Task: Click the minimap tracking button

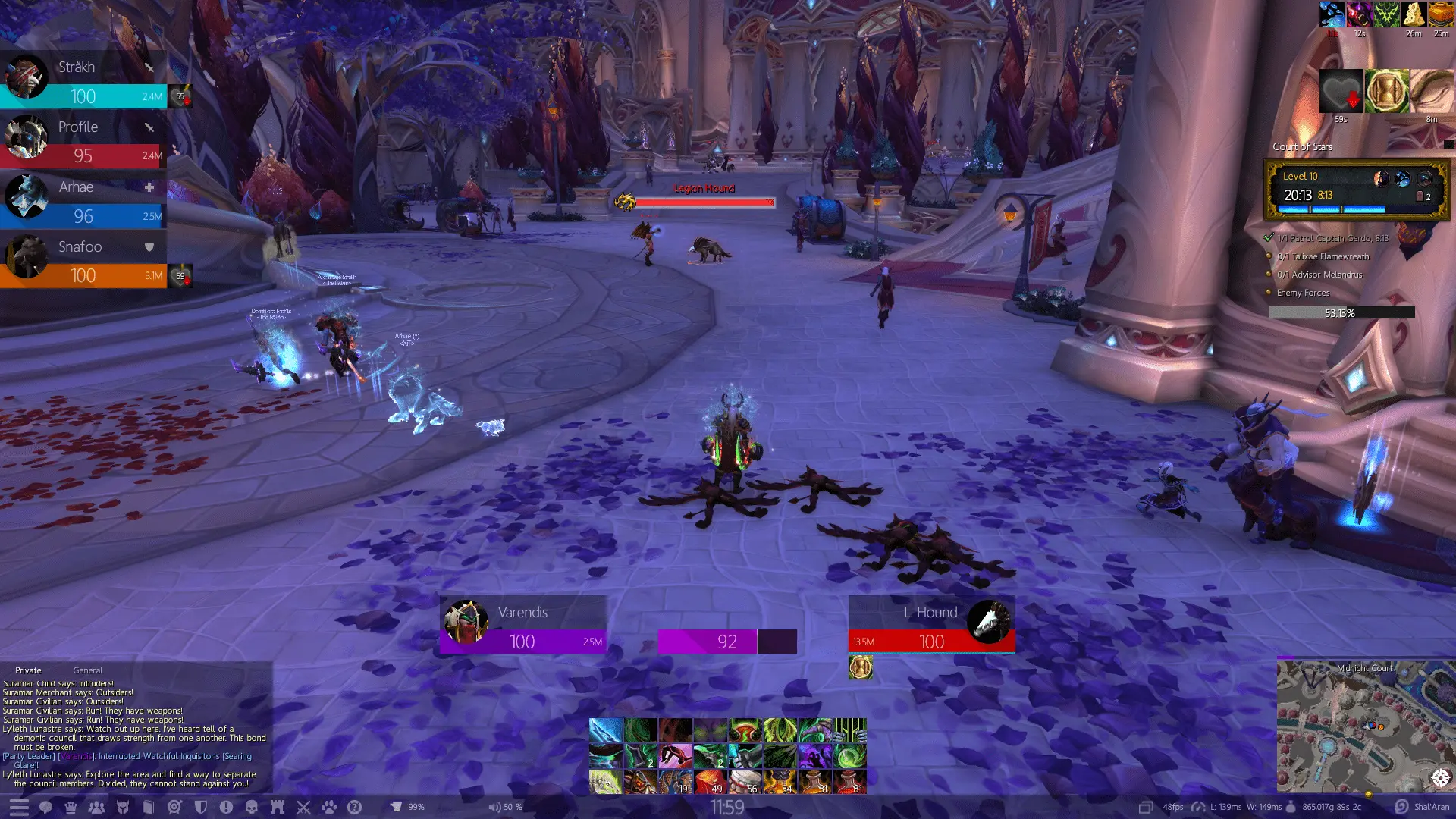Action: click(1441, 777)
